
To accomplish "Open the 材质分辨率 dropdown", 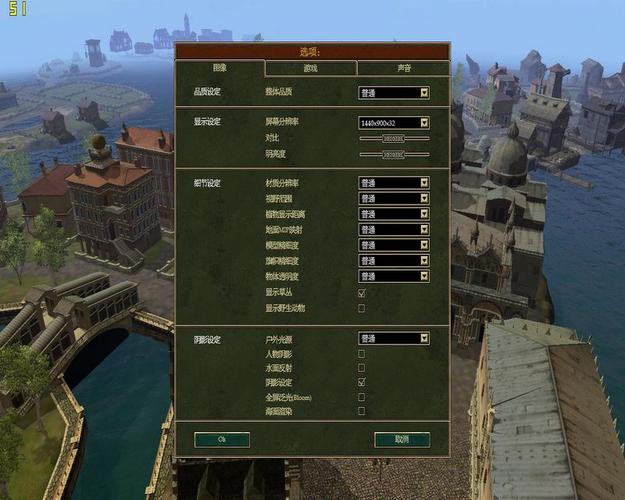I will pyautogui.click(x=394, y=183).
